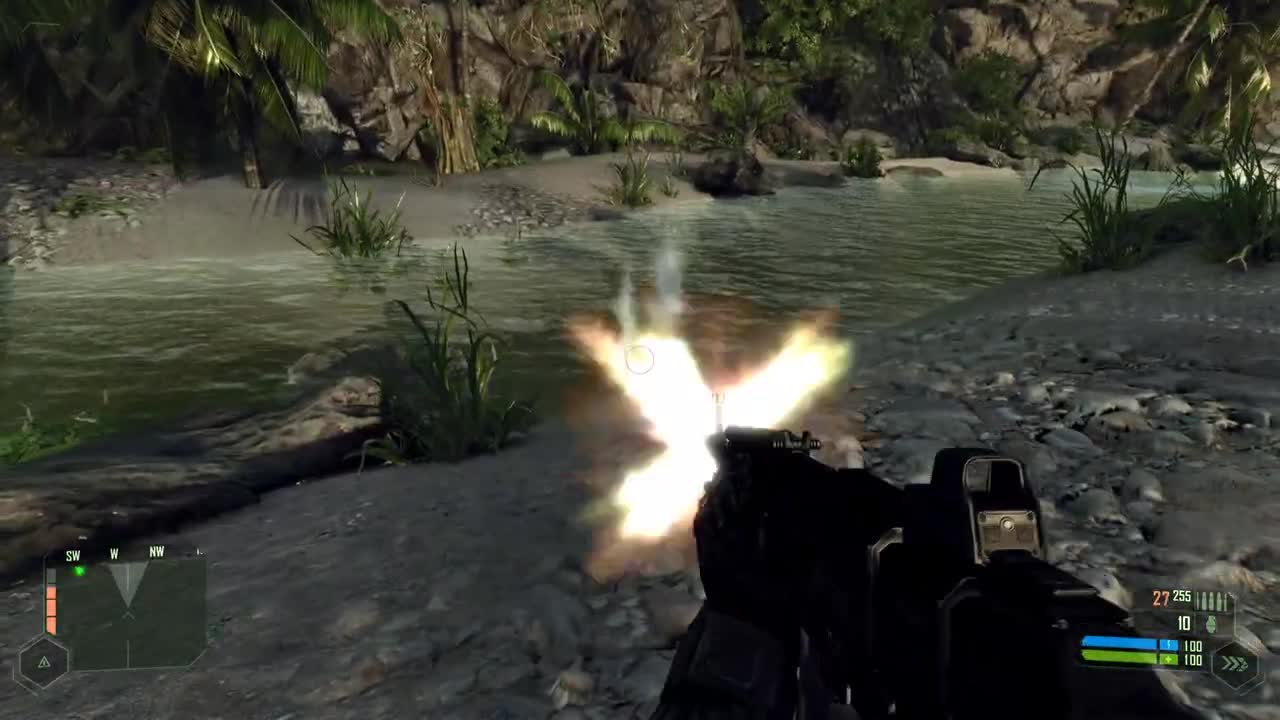Viewport: 1280px width, 720px height.
Task: Open the nanosuit mode chevron arrows indicator
Action: tap(1234, 663)
